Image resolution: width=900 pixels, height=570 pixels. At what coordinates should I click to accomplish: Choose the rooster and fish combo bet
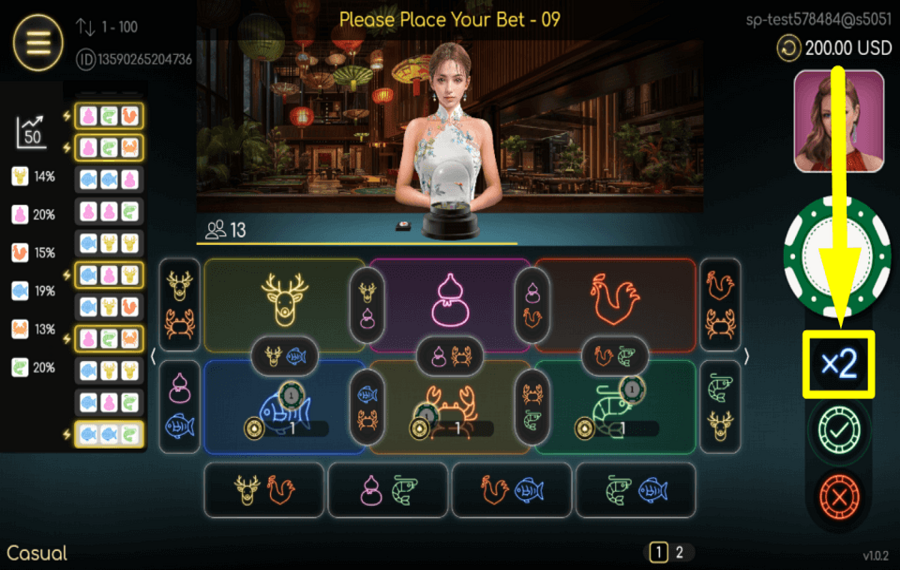tap(511, 490)
